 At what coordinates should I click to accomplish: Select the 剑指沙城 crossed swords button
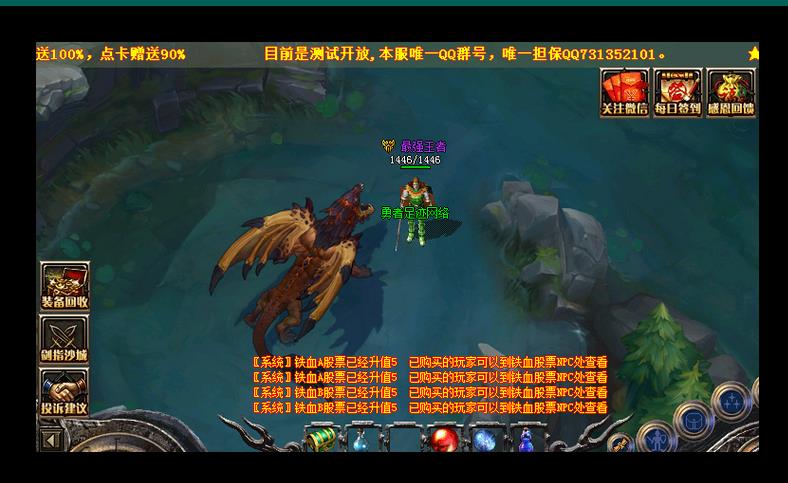coord(64,339)
